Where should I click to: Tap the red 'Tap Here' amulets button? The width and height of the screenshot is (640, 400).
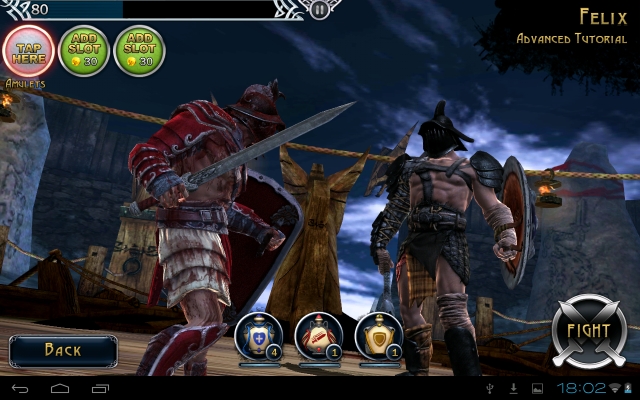[30, 49]
